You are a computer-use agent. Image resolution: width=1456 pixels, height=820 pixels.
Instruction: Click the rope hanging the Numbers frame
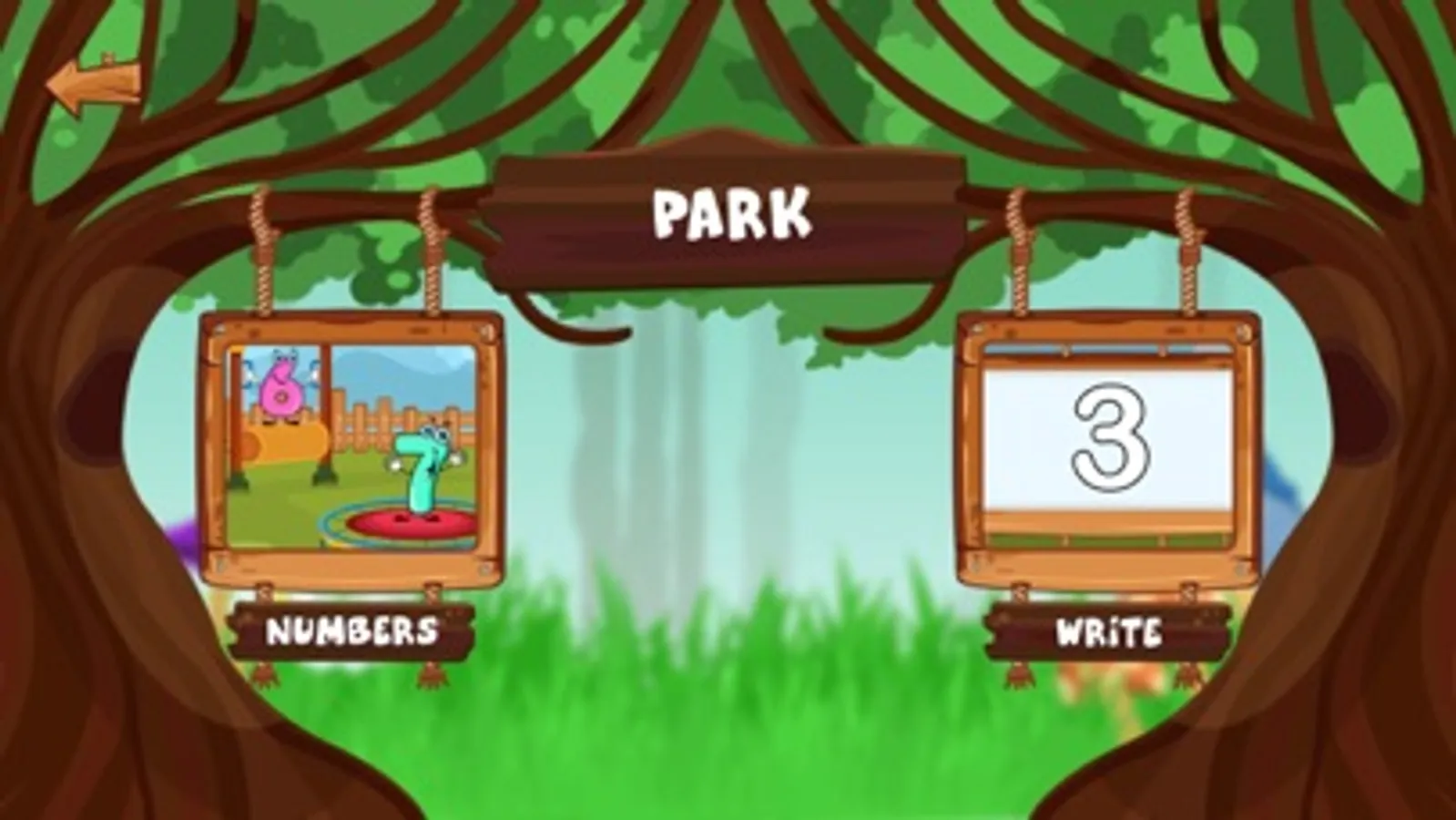[261, 246]
